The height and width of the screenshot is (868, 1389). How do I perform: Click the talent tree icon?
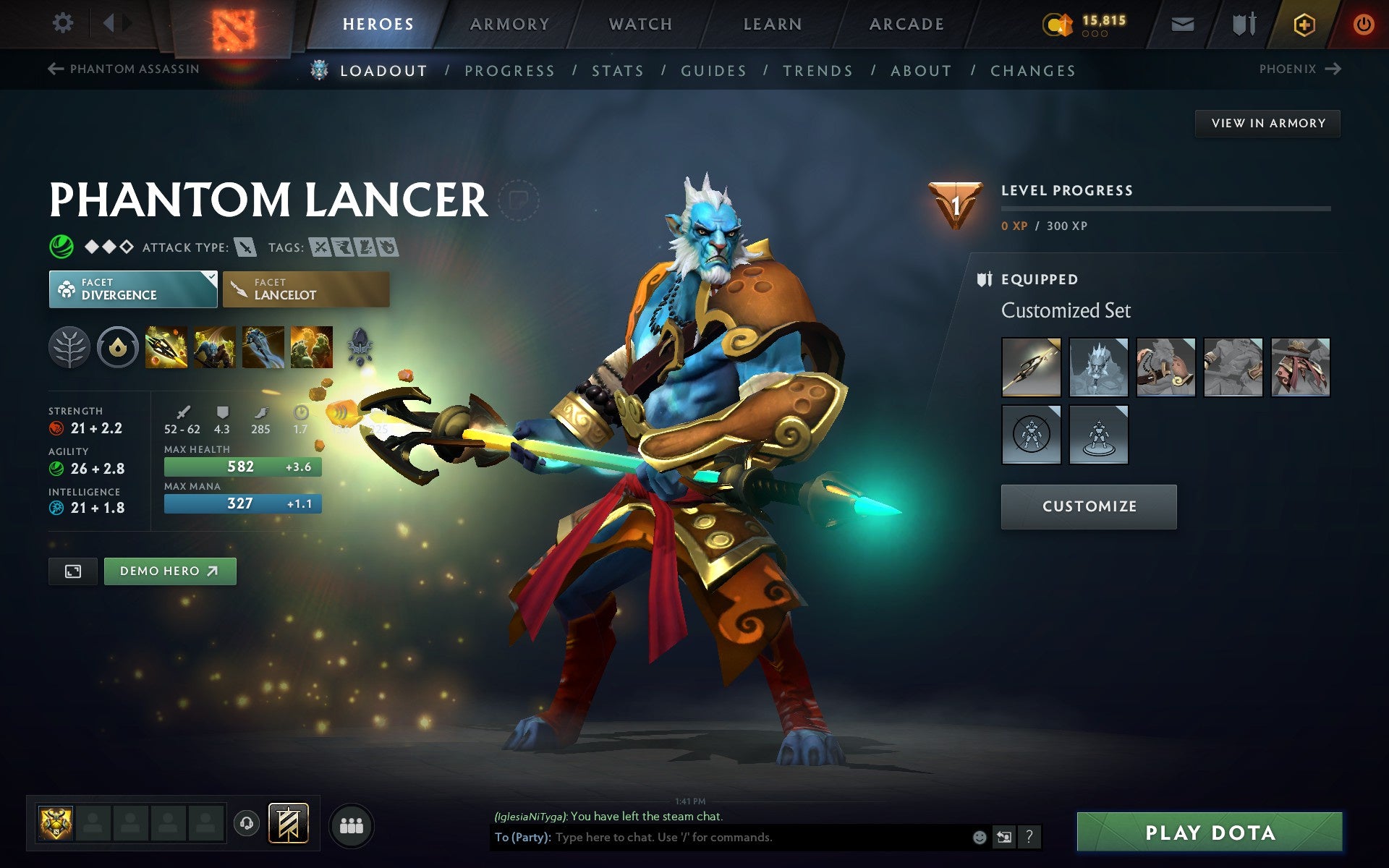coord(69,347)
